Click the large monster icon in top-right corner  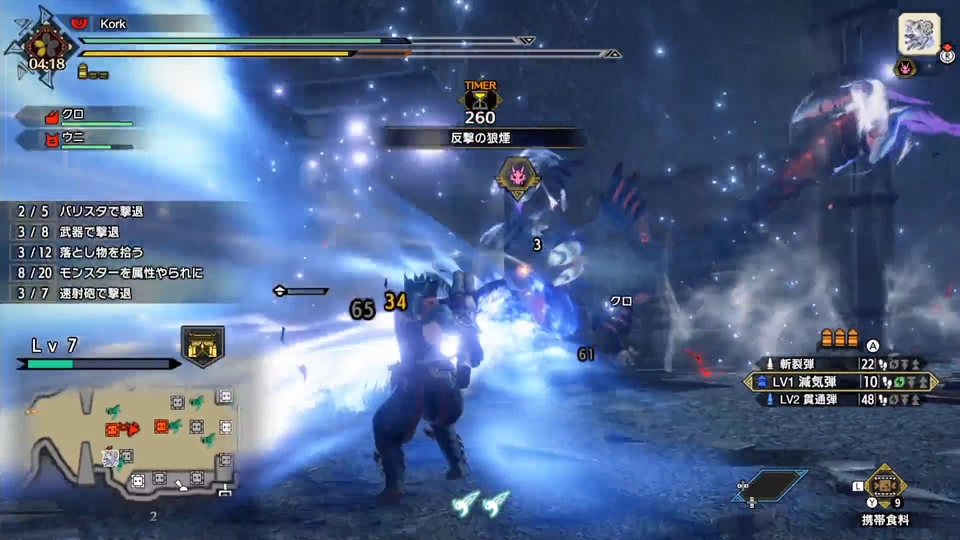pyautogui.click(x=917, y=33)
